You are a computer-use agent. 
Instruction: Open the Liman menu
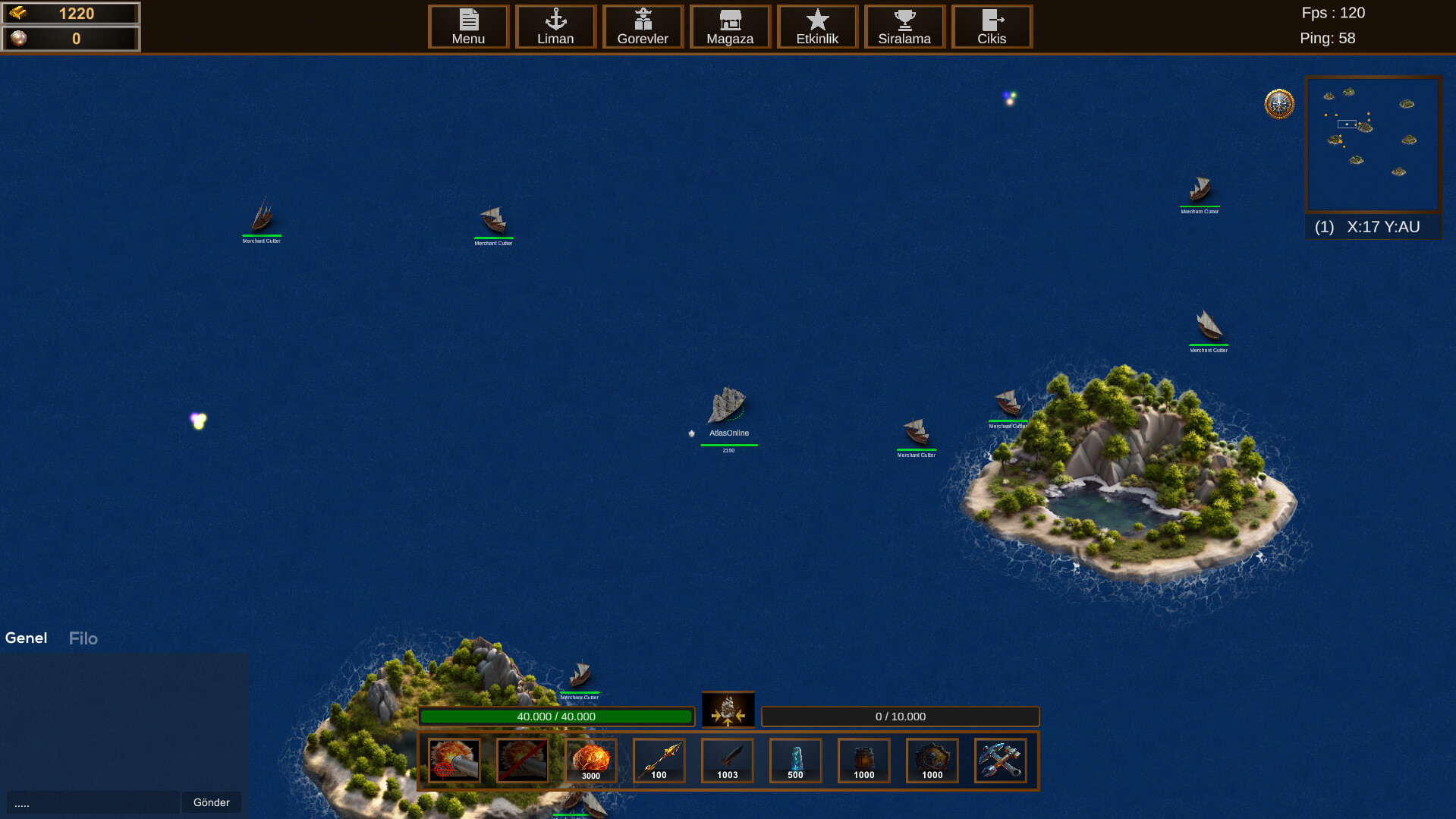point(555,27)
